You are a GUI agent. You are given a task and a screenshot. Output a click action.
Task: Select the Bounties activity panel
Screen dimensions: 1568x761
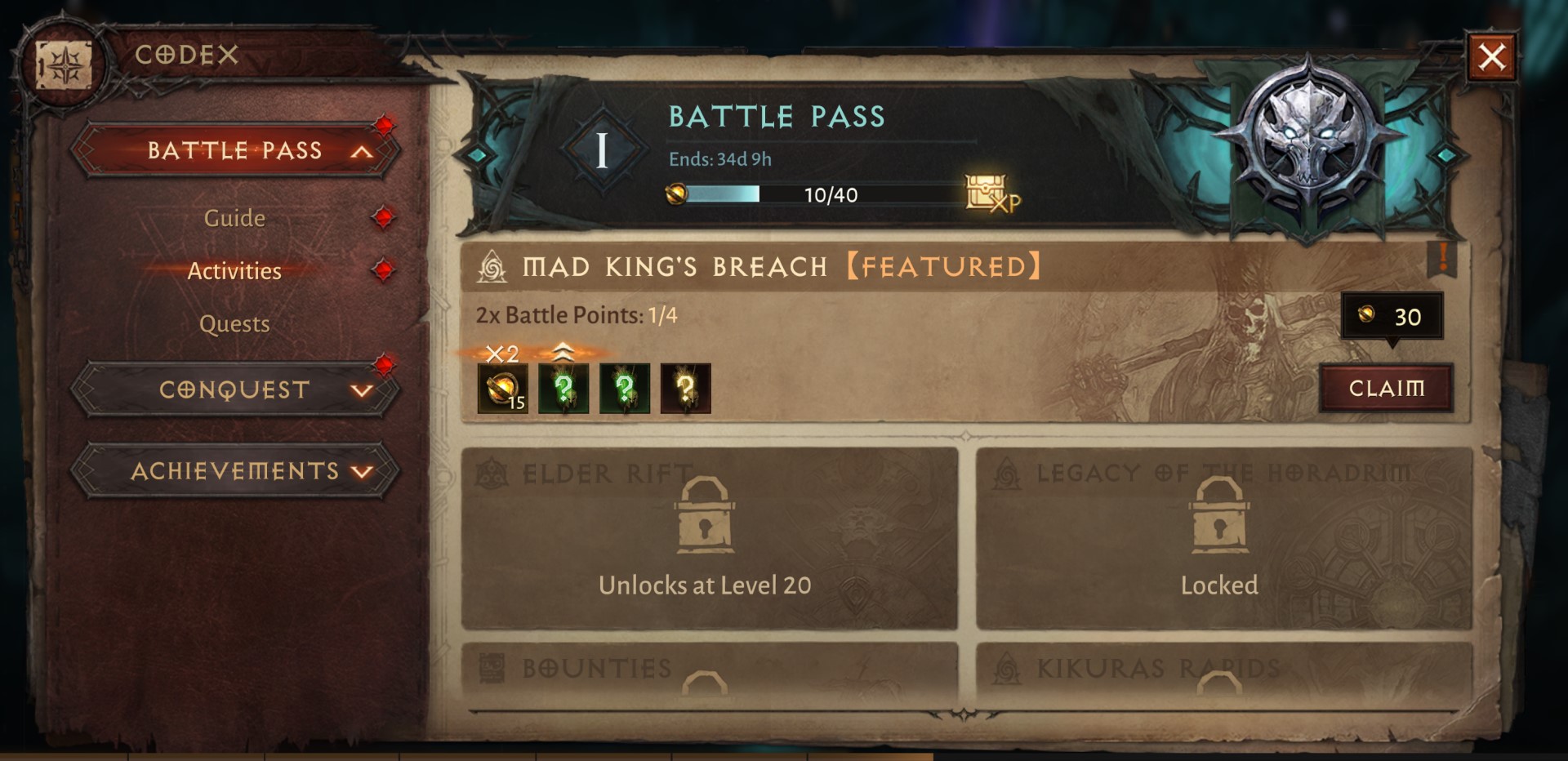pyautogui.click(x=709, y=671)
